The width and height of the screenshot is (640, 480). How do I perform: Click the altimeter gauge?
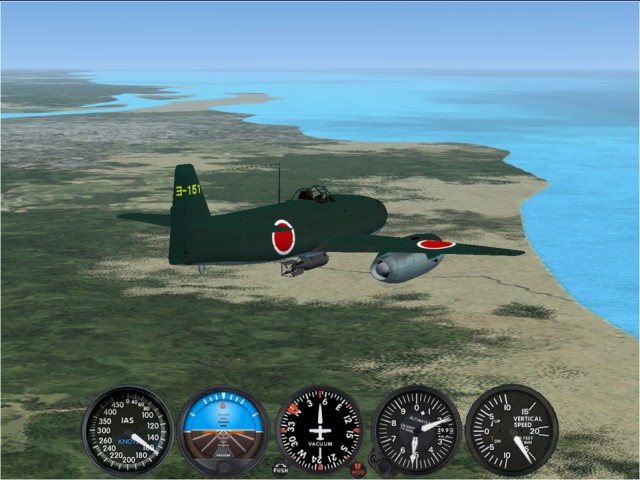417,430
